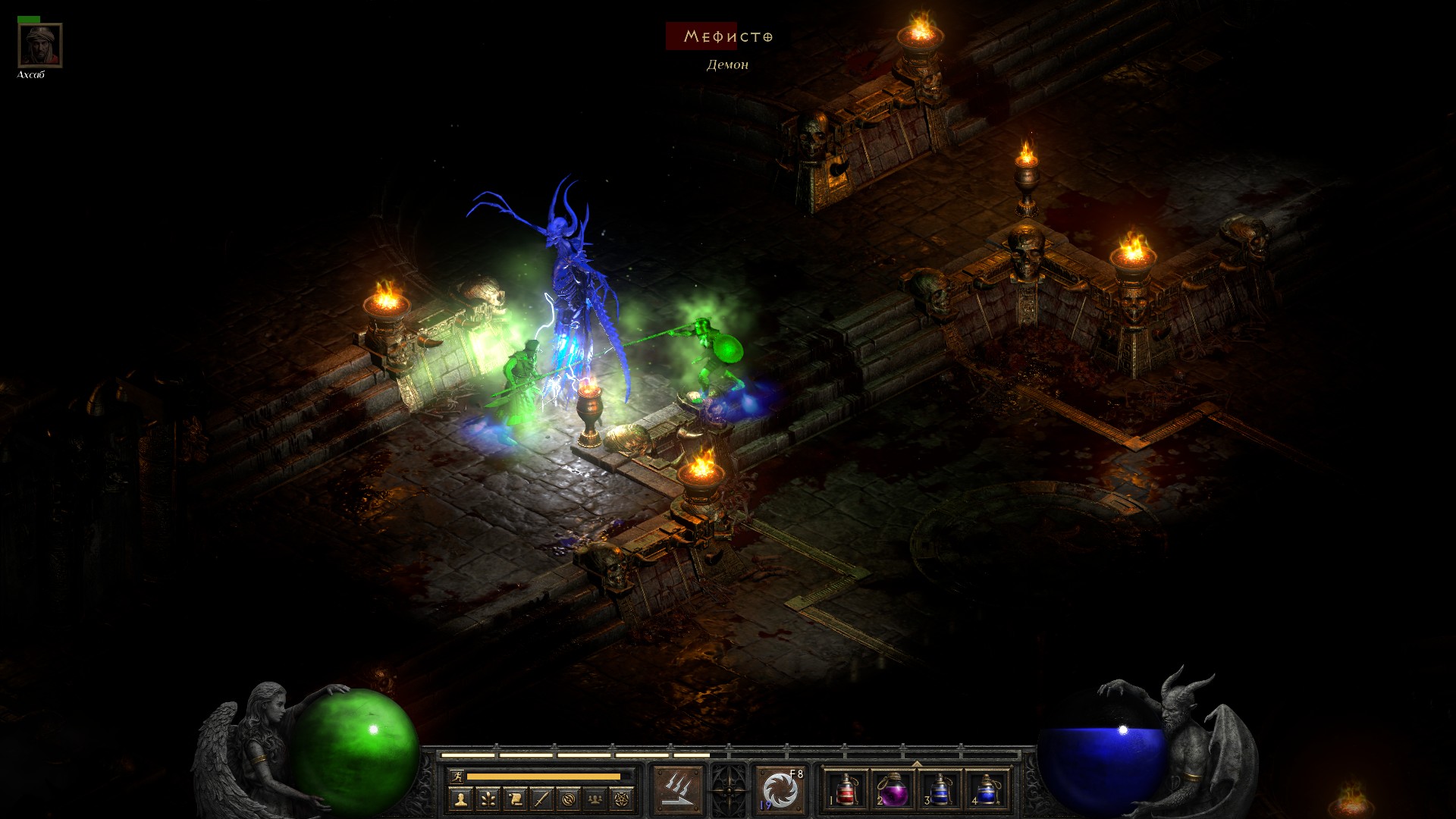1456x819 pixels.
Task: Drink the purple rejuvenation potion in slot 2
Action: 893,790
